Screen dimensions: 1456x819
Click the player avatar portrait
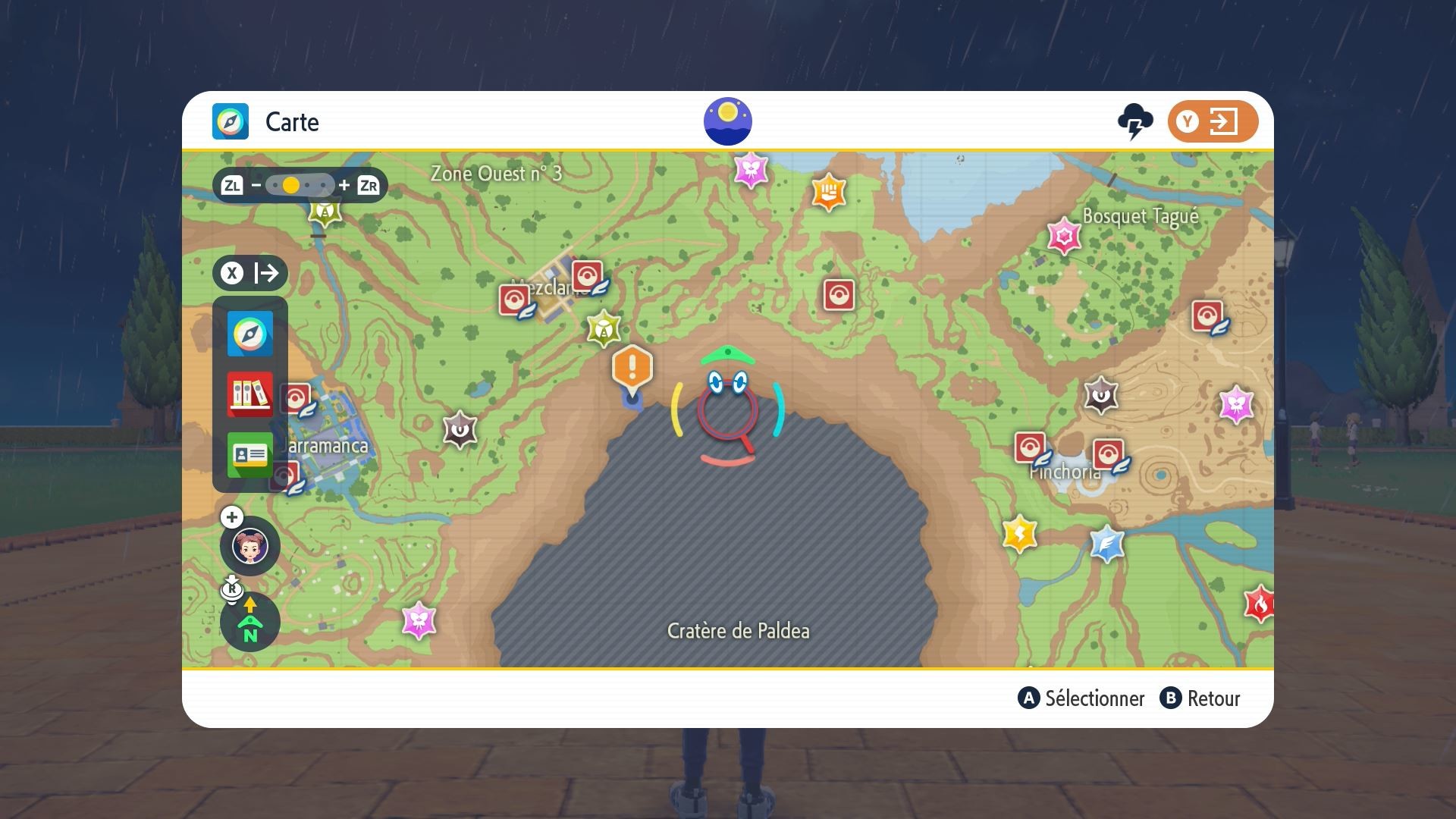(249, 546)
